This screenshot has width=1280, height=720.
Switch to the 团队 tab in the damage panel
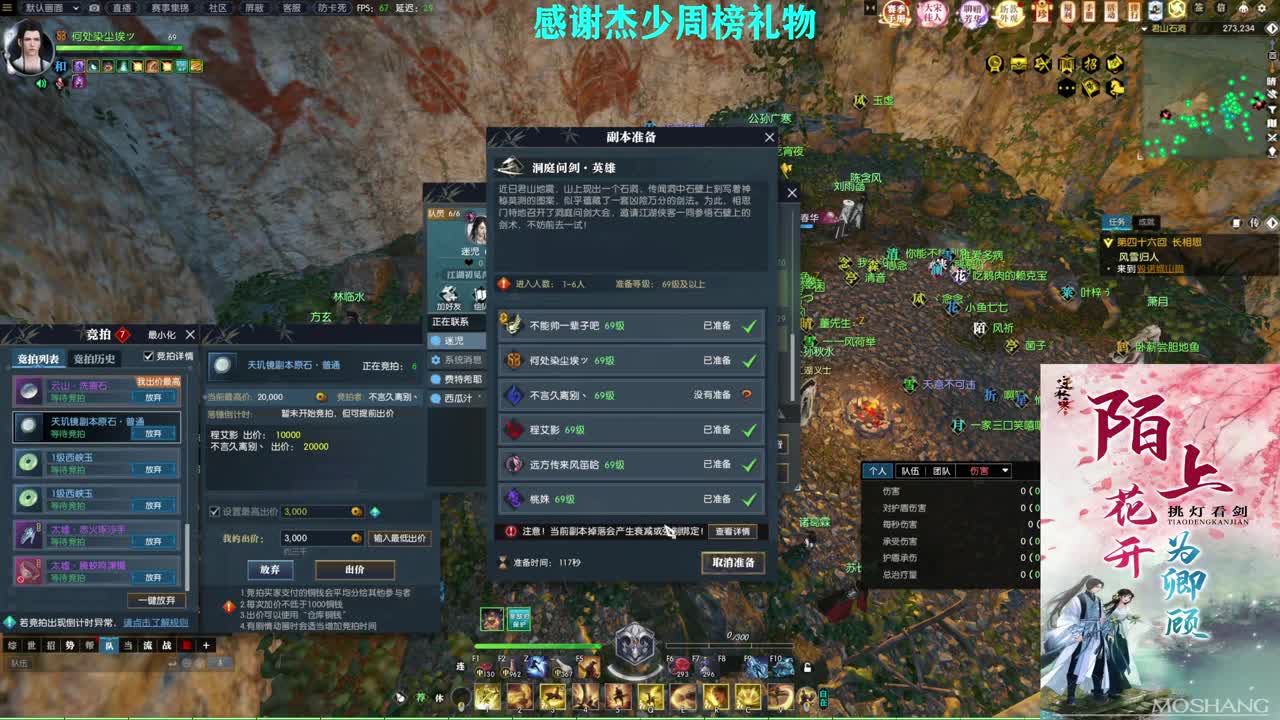[942, 470]
